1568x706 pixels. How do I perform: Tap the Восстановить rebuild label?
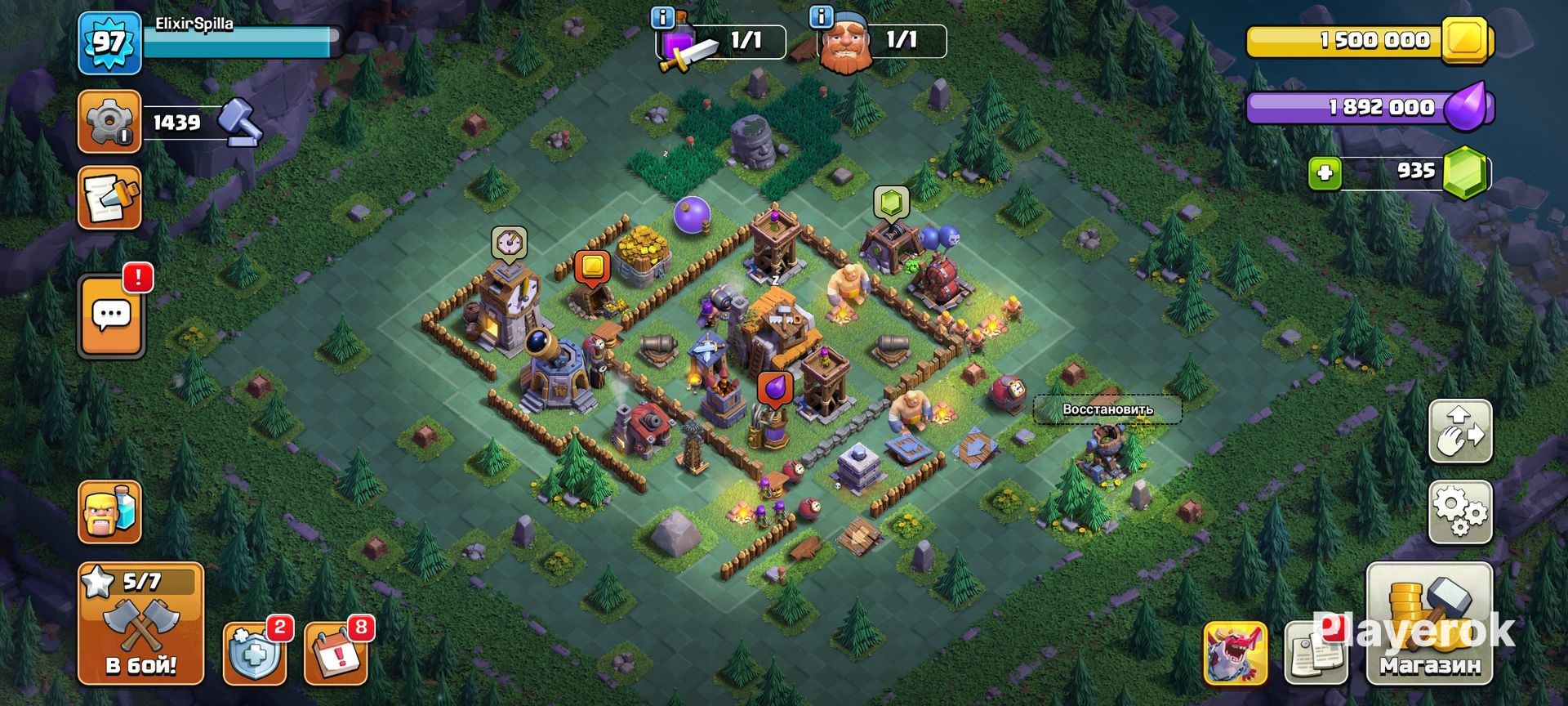tap(1107, 409)
